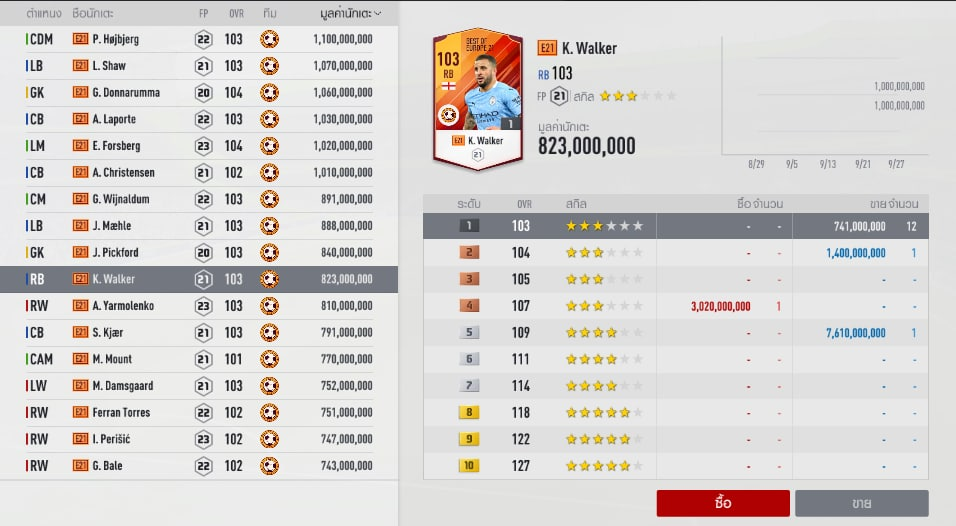Select J. Pickford goalkeeper row

[199, 252]
